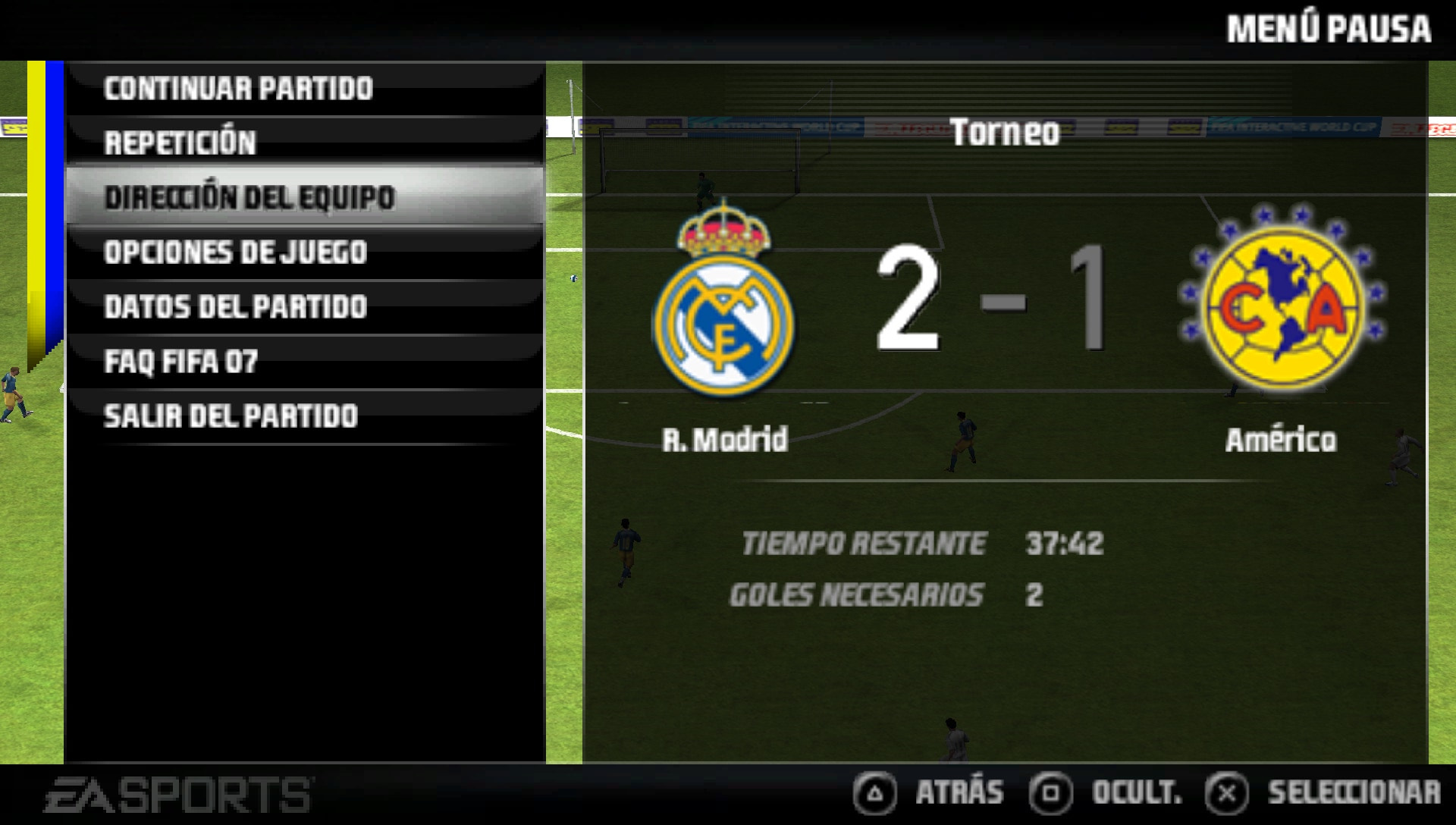This screenshot has width=1456, height=825.
Task: Open Opciones de Juego settings
Action: click(235, 253)
